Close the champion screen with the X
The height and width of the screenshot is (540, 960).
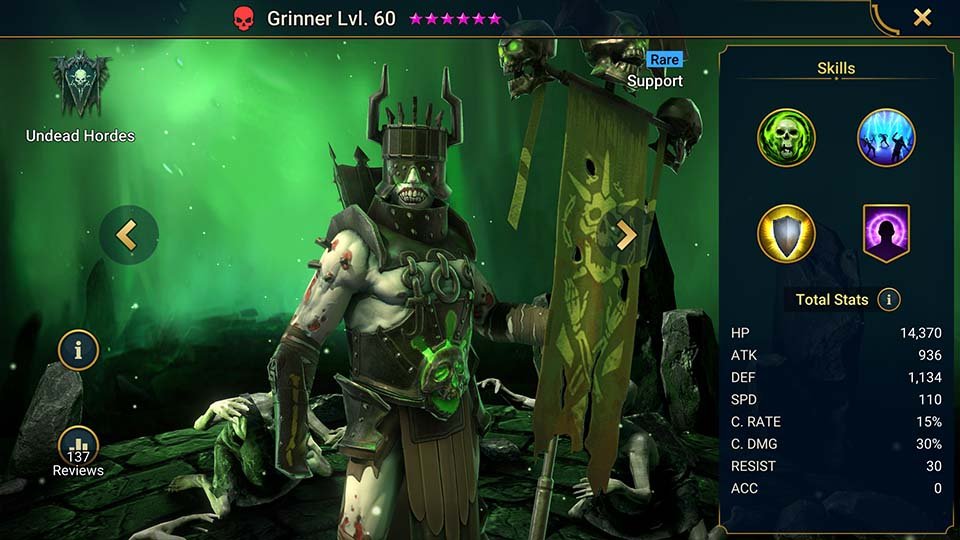[922, 17]
